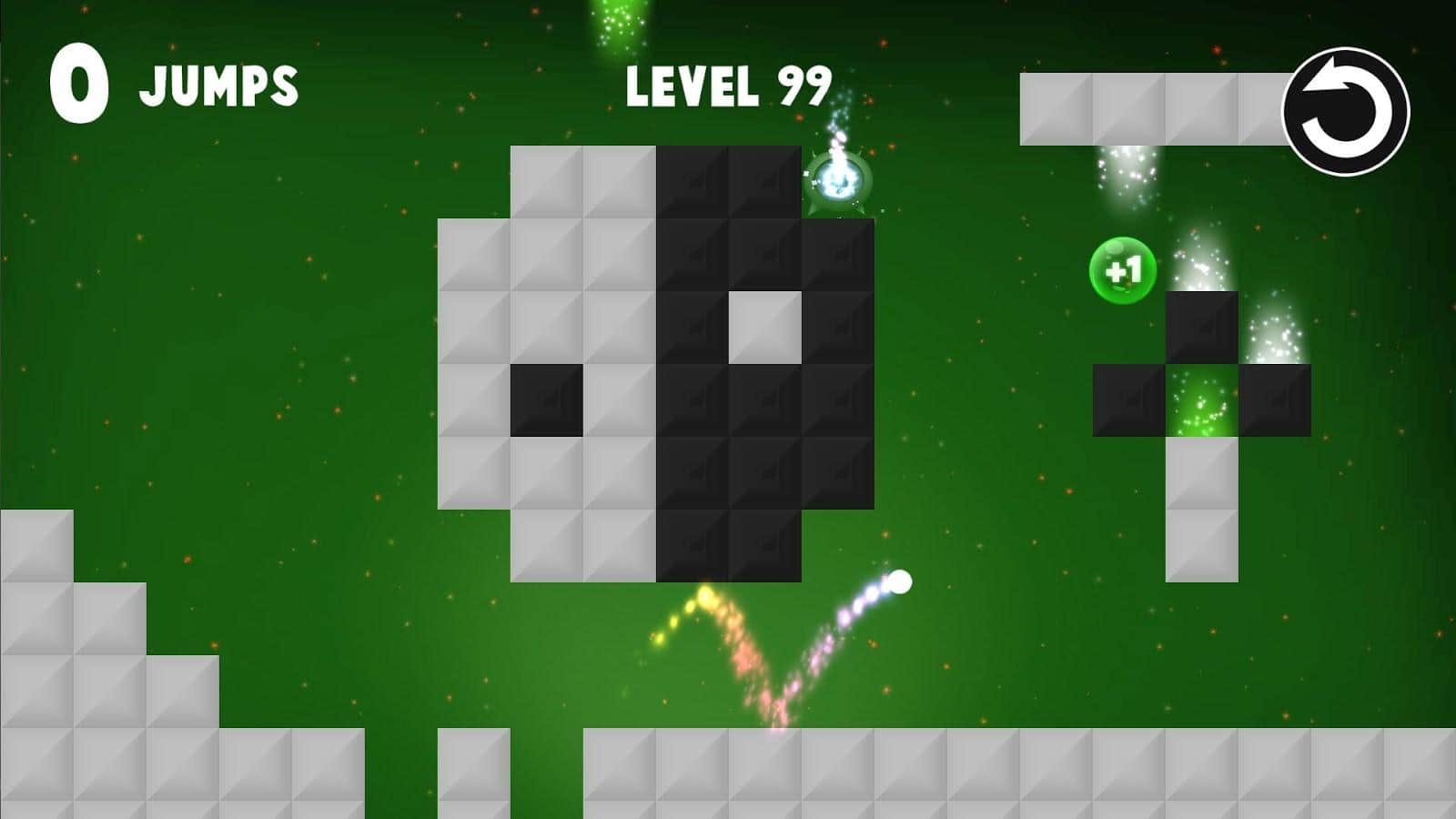
Task: Click the LEVEL 99 title
Action: point(728,86)
